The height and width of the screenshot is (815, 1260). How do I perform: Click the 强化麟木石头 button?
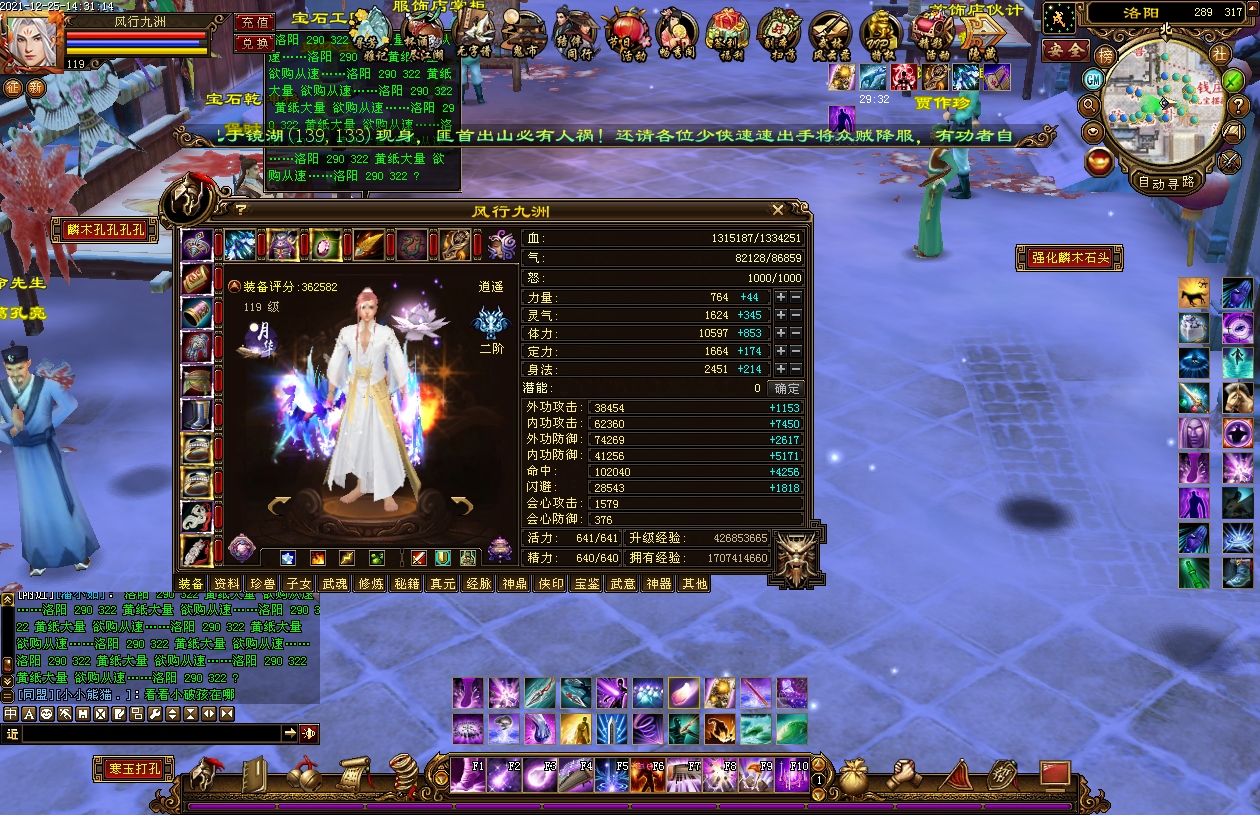(x=1069, y=258)
